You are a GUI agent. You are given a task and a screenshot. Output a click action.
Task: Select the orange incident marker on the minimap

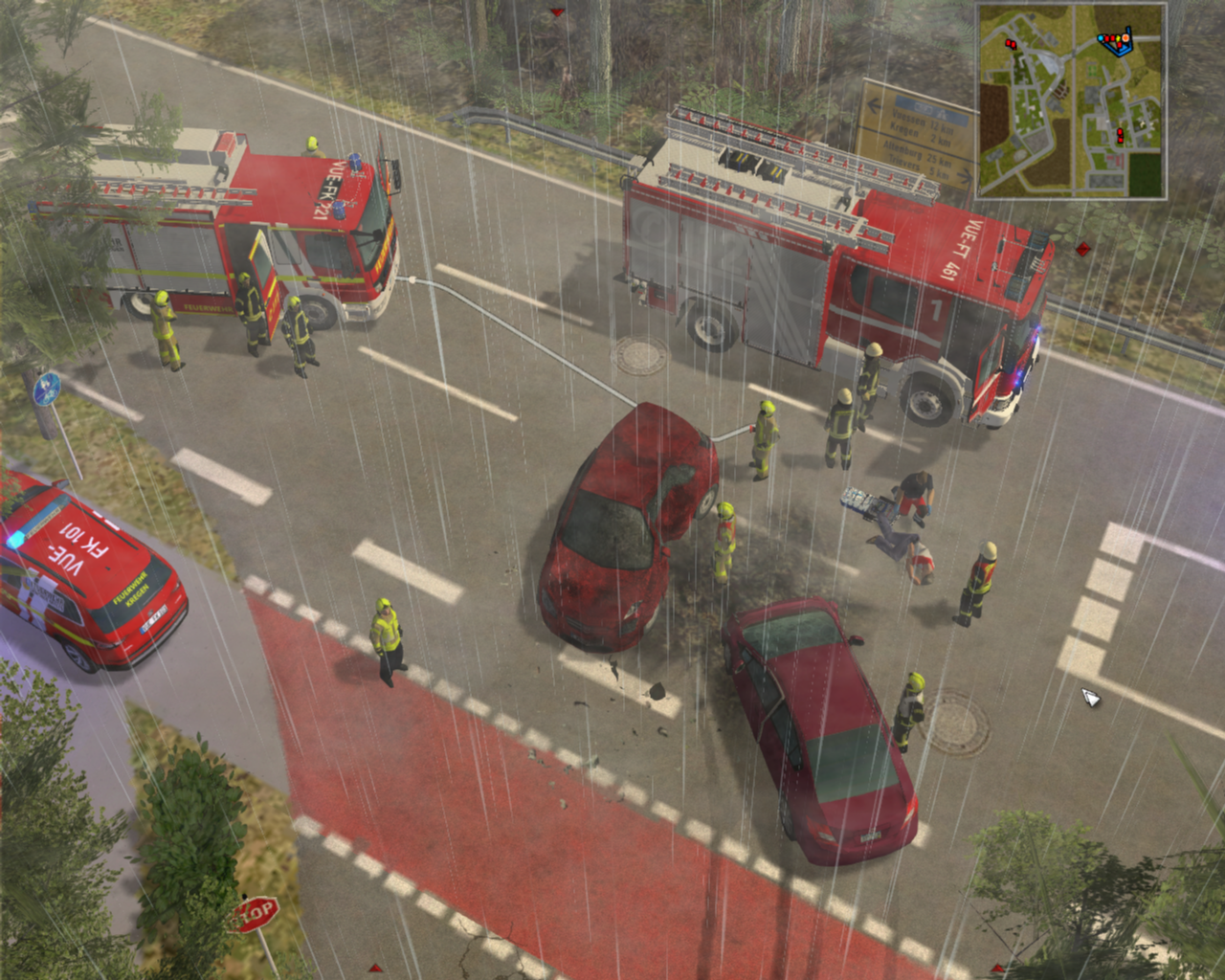click(1125, 39)
